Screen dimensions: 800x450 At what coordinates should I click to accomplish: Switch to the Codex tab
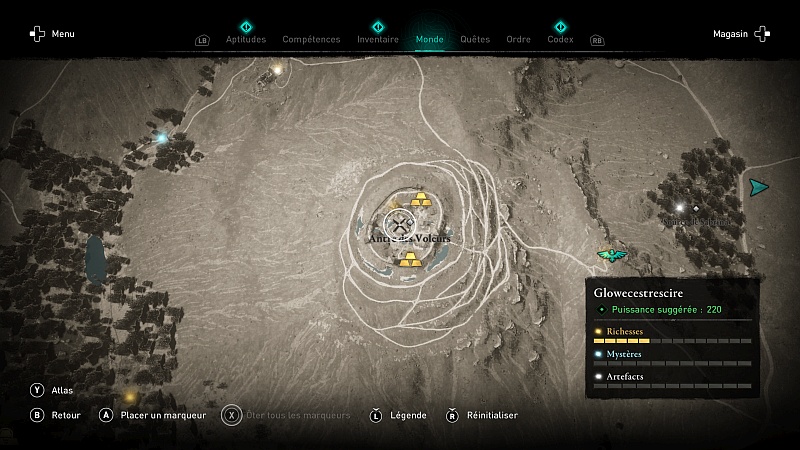click(x=560, y=39)
